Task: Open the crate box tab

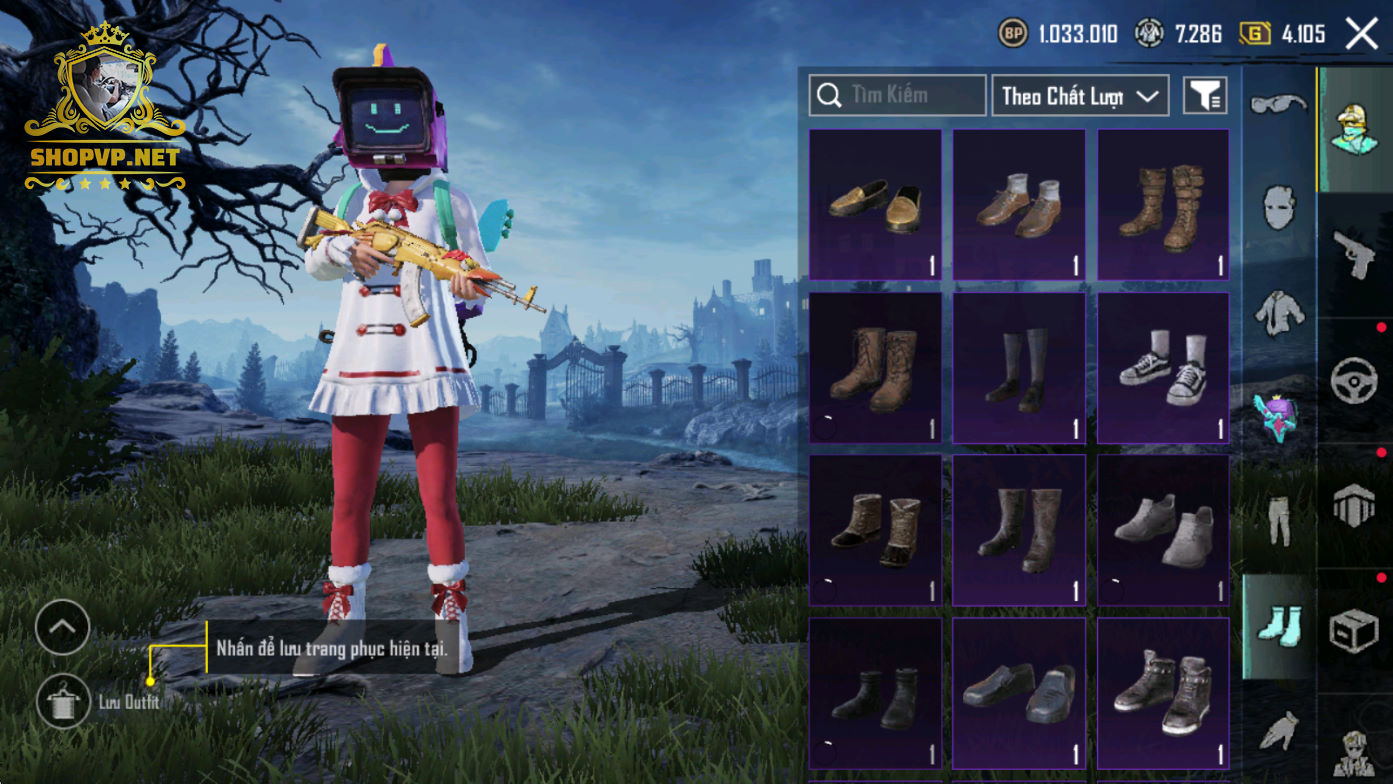Action: pyautogui.click(x=1355, y=631)
